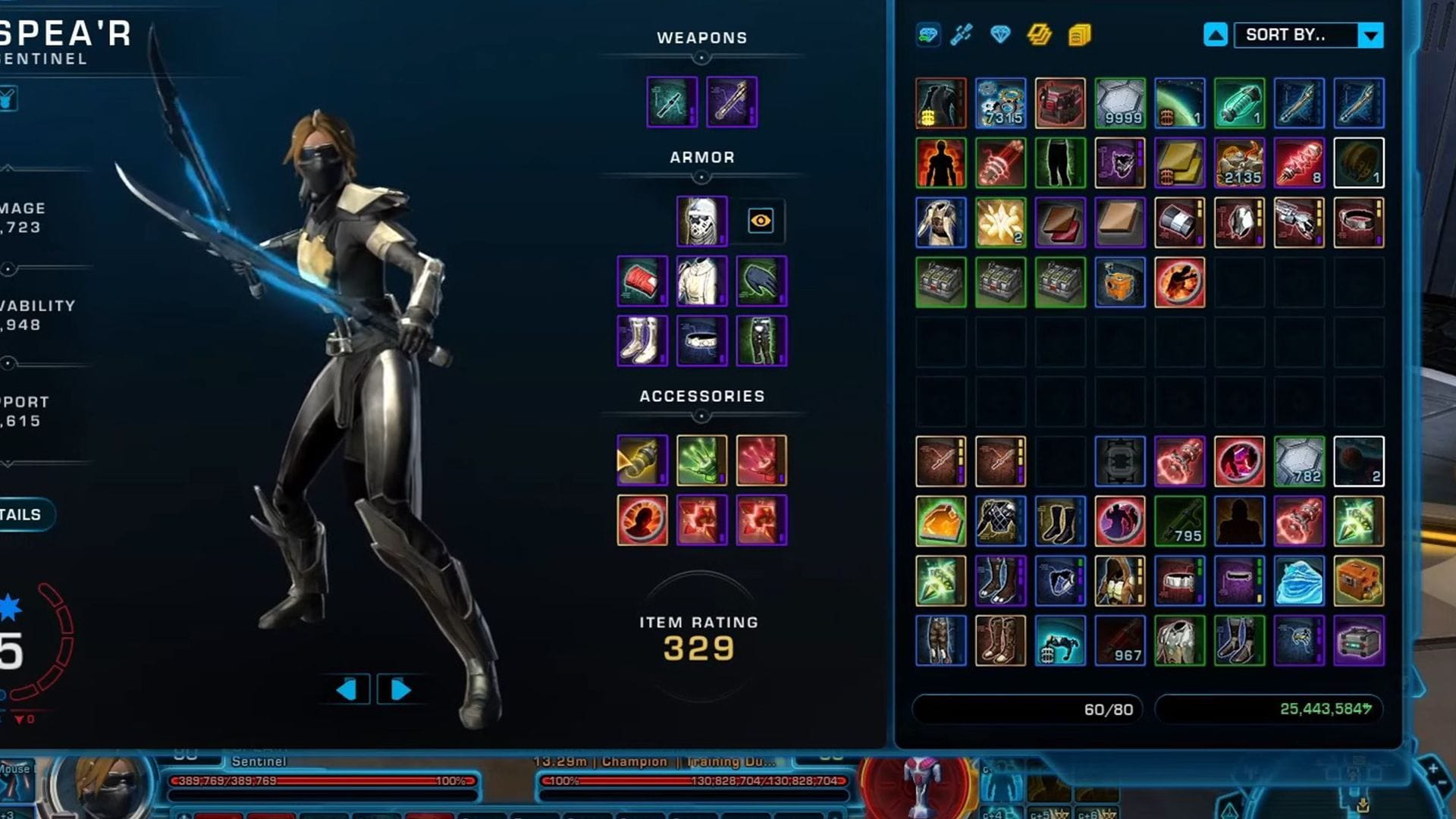1456x819 pixels.
Task: Toggle the headgear visibility eye icon
Action: [761, 221]
